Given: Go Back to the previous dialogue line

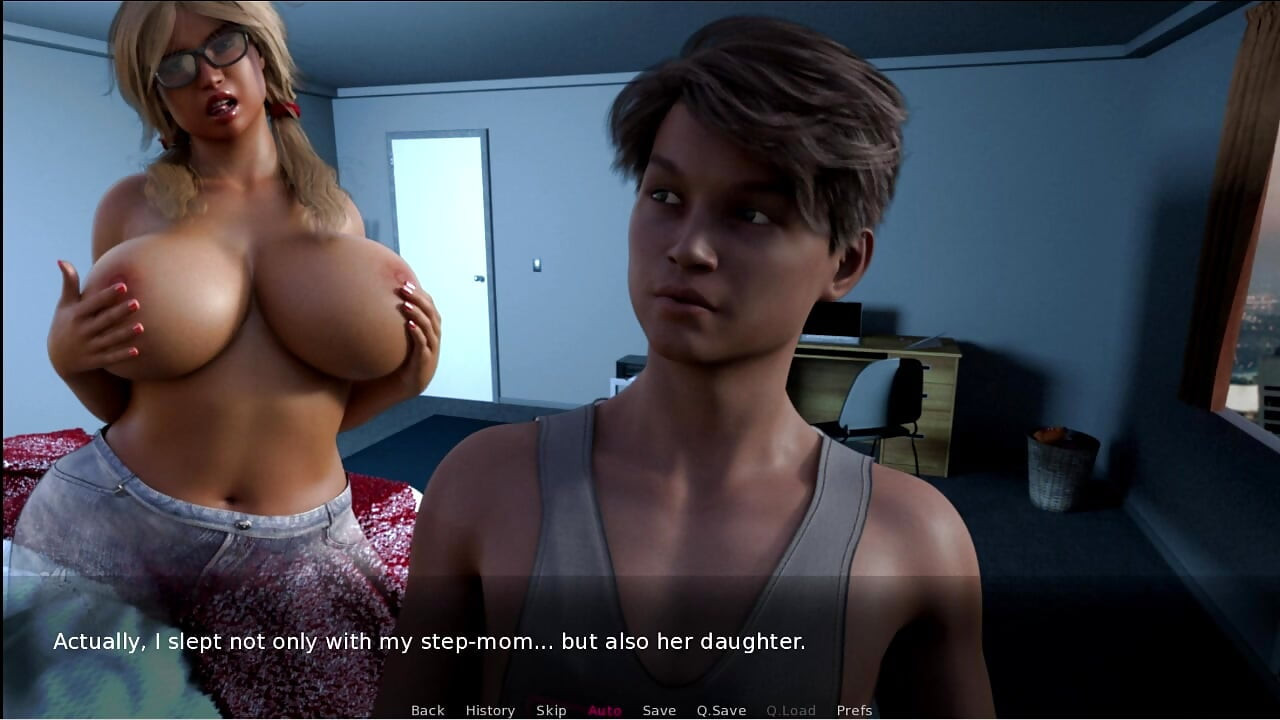Looking at the screenshot, I should point(427,710).
